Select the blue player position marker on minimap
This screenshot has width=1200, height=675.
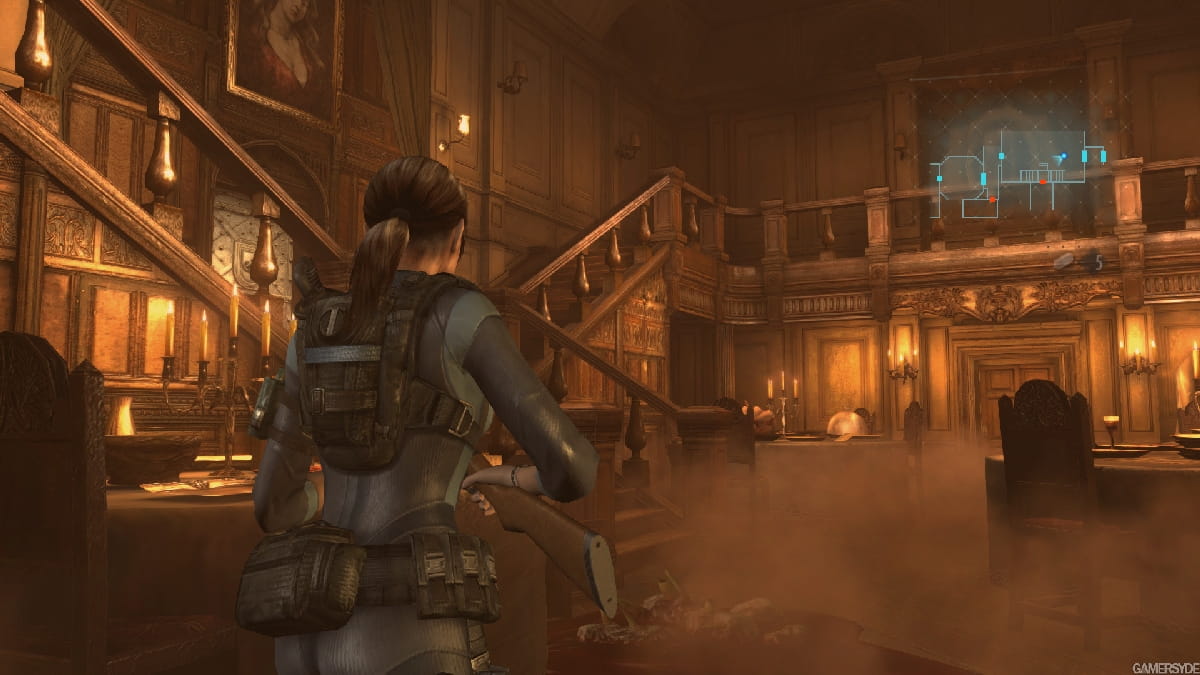(1062, 157)
